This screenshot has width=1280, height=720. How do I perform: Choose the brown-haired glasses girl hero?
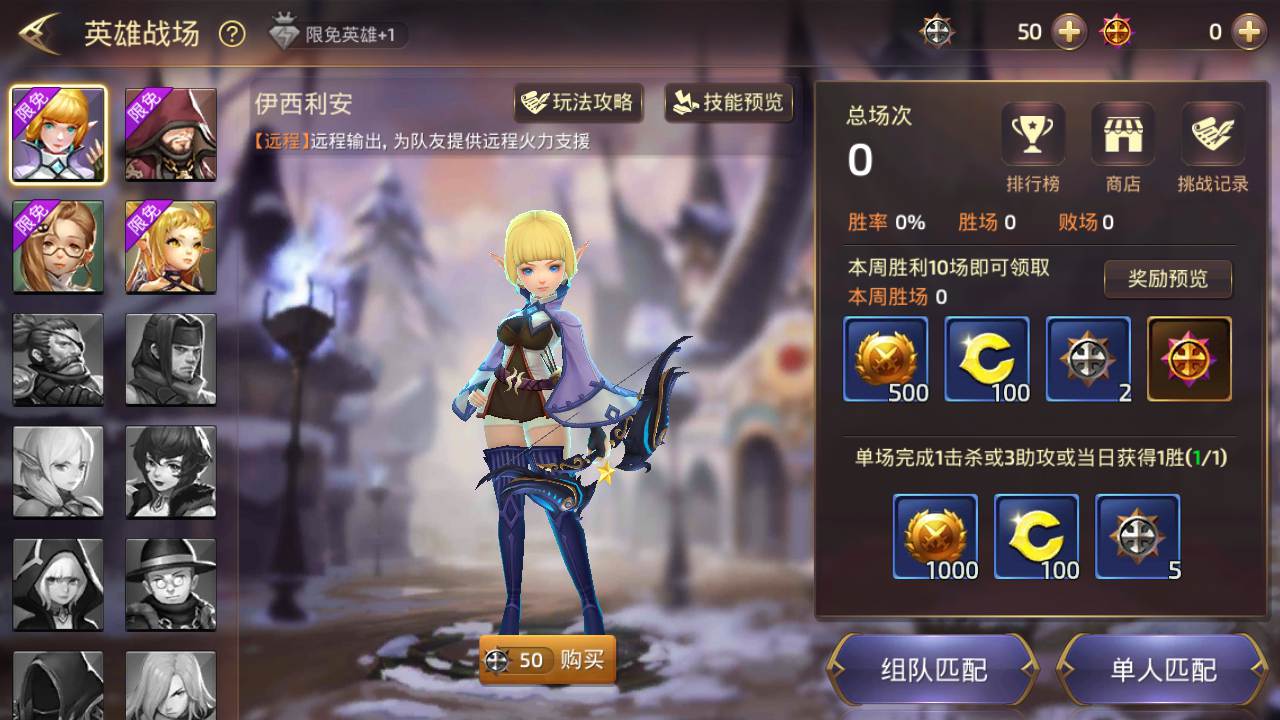click(x=58, y=247)
